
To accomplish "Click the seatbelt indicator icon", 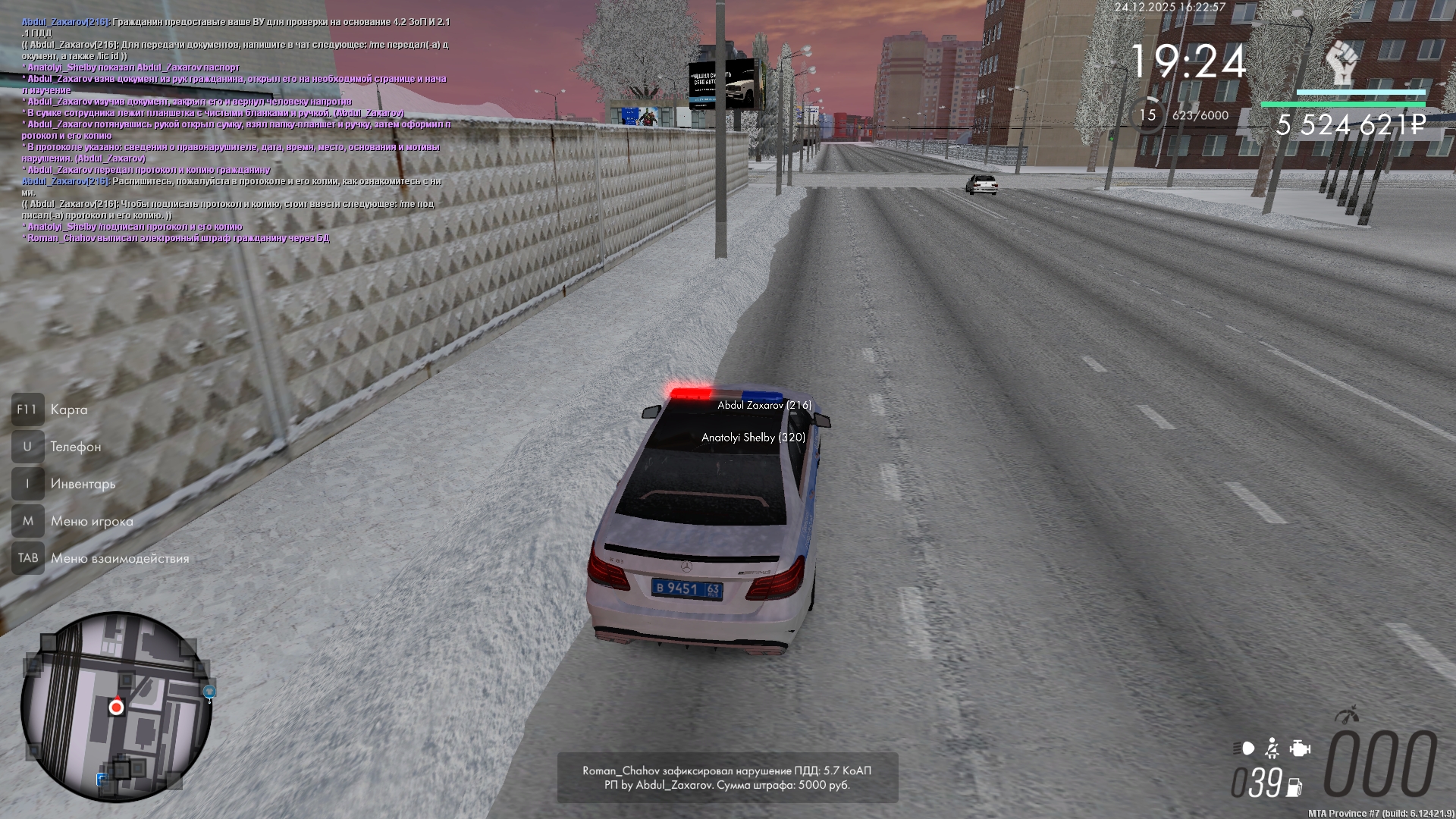I will (1272, 749).
